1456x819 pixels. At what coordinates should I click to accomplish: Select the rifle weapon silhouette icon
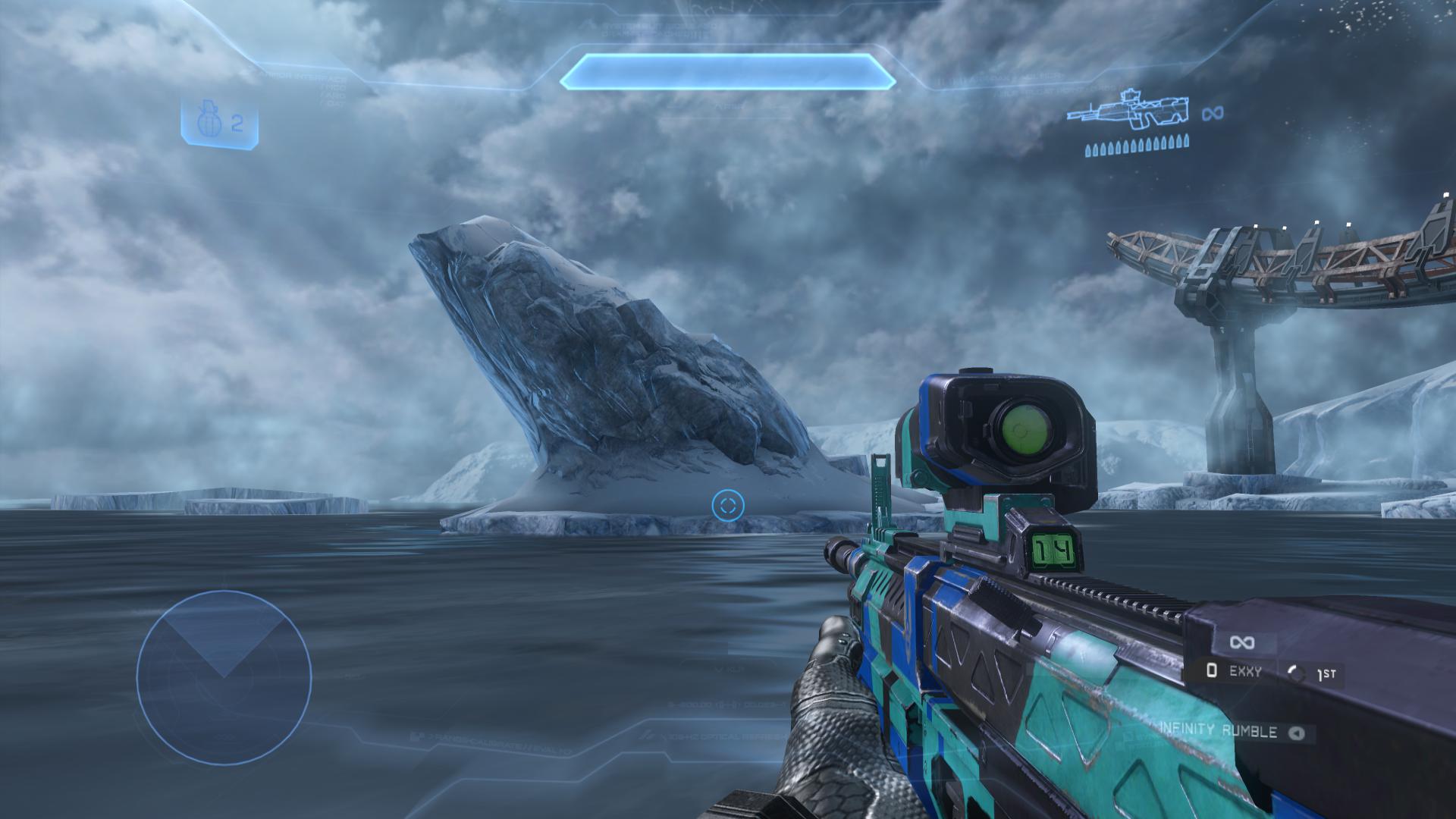point(1128,115)
